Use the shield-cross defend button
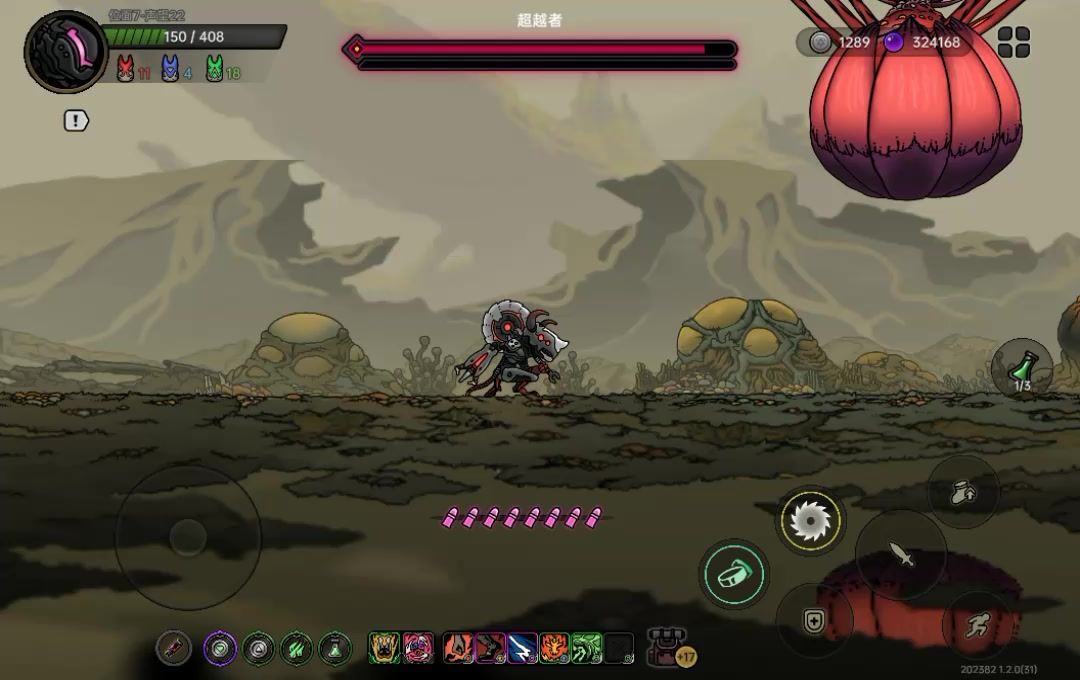The width and height of the screenshot is (1080, 680). click(813, 621)
